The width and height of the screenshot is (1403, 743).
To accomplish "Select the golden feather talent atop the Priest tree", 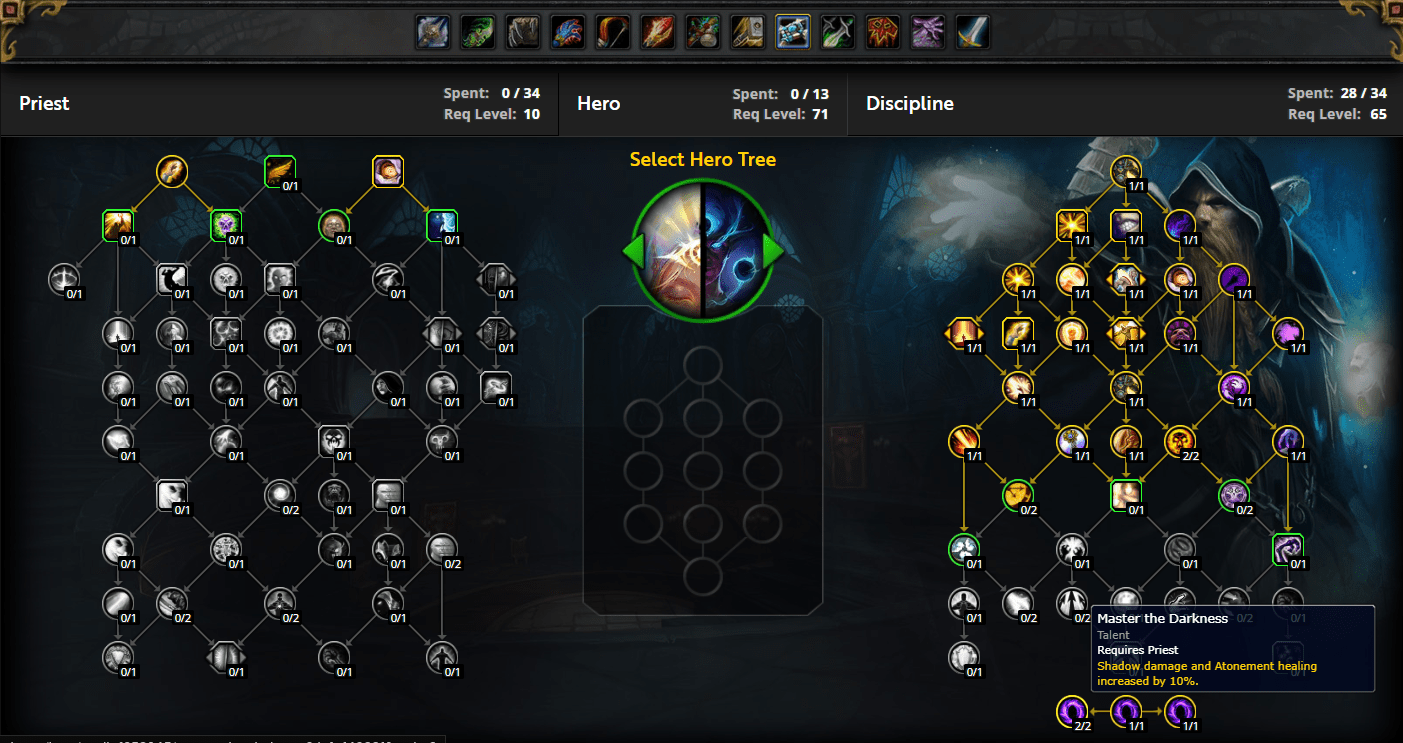I will tap(279, 170).
